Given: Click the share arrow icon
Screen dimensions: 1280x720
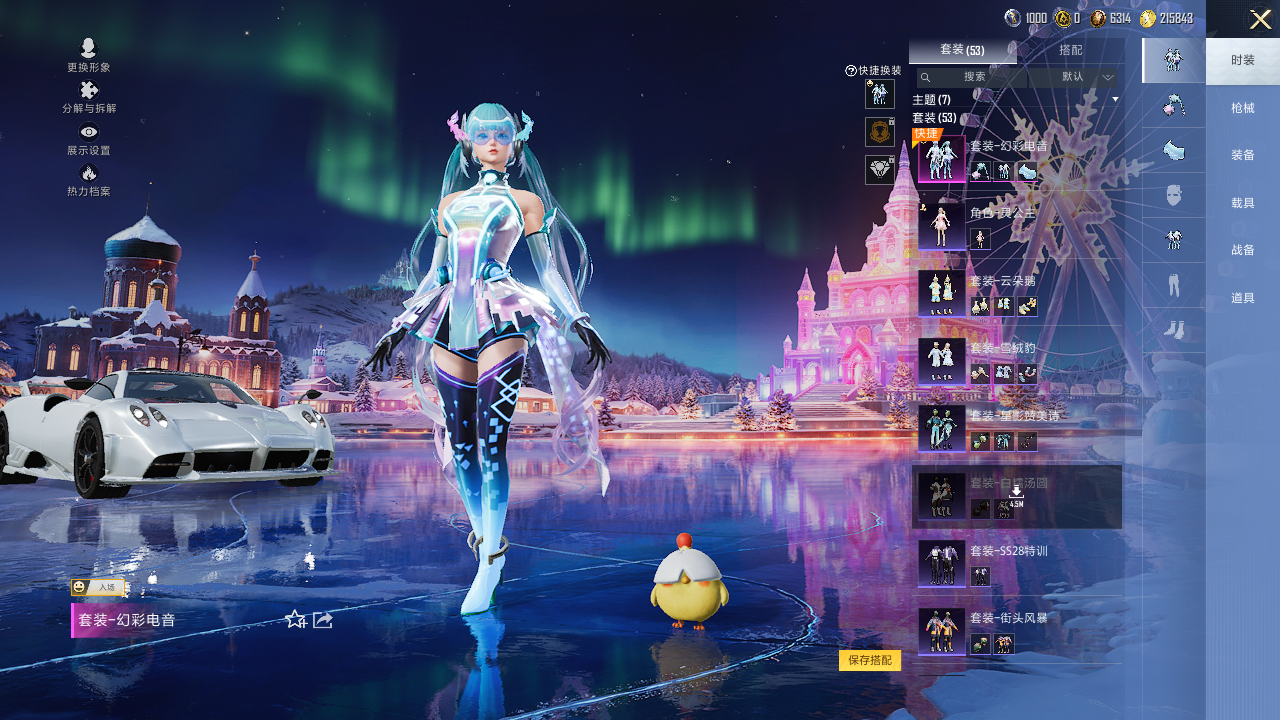Looking at the screenshot, I should coord(323,620).
